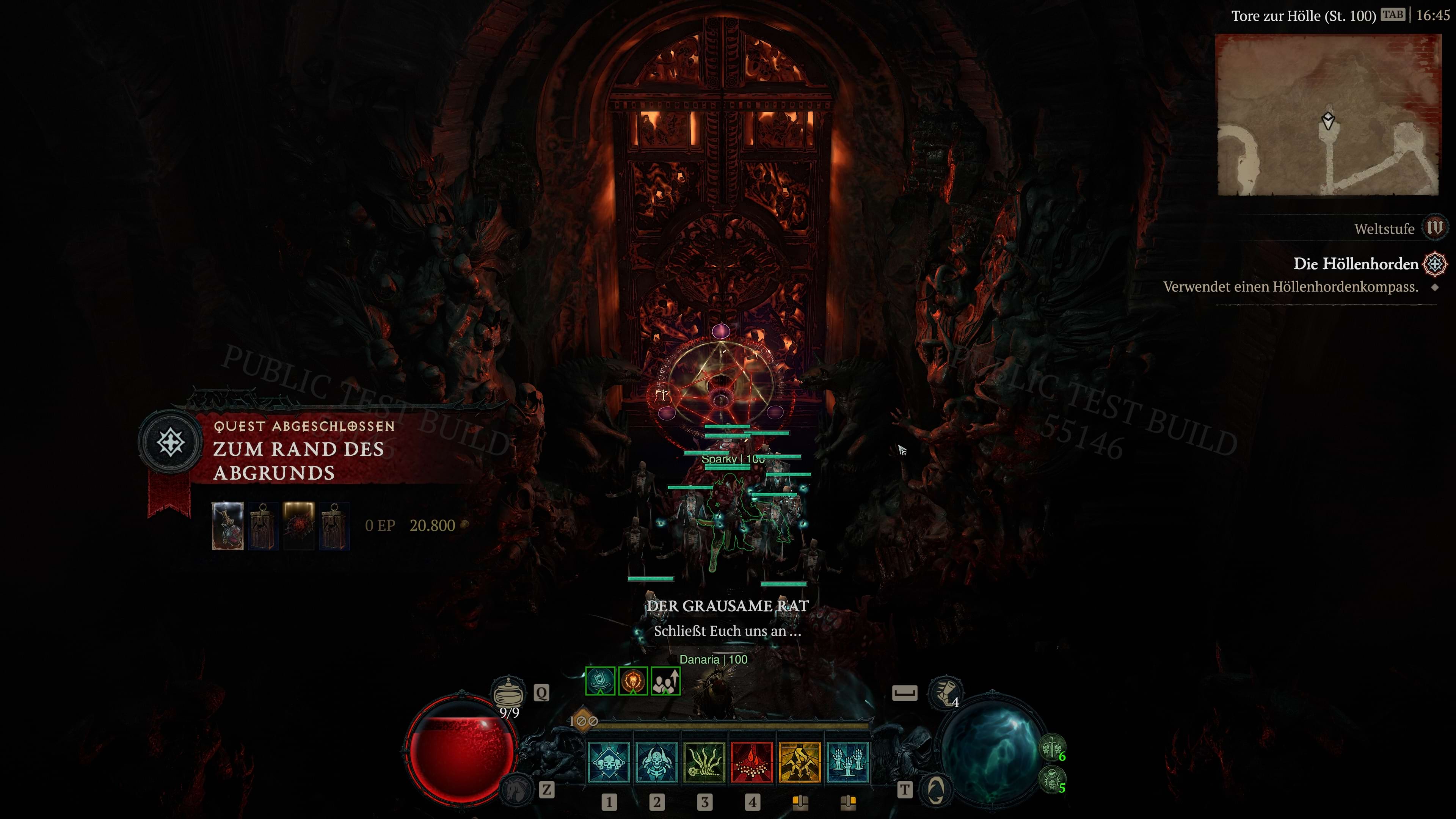Summon the mount via the horse icon
The width and height of the screenshot is (1456, 819).
[516, 789]
